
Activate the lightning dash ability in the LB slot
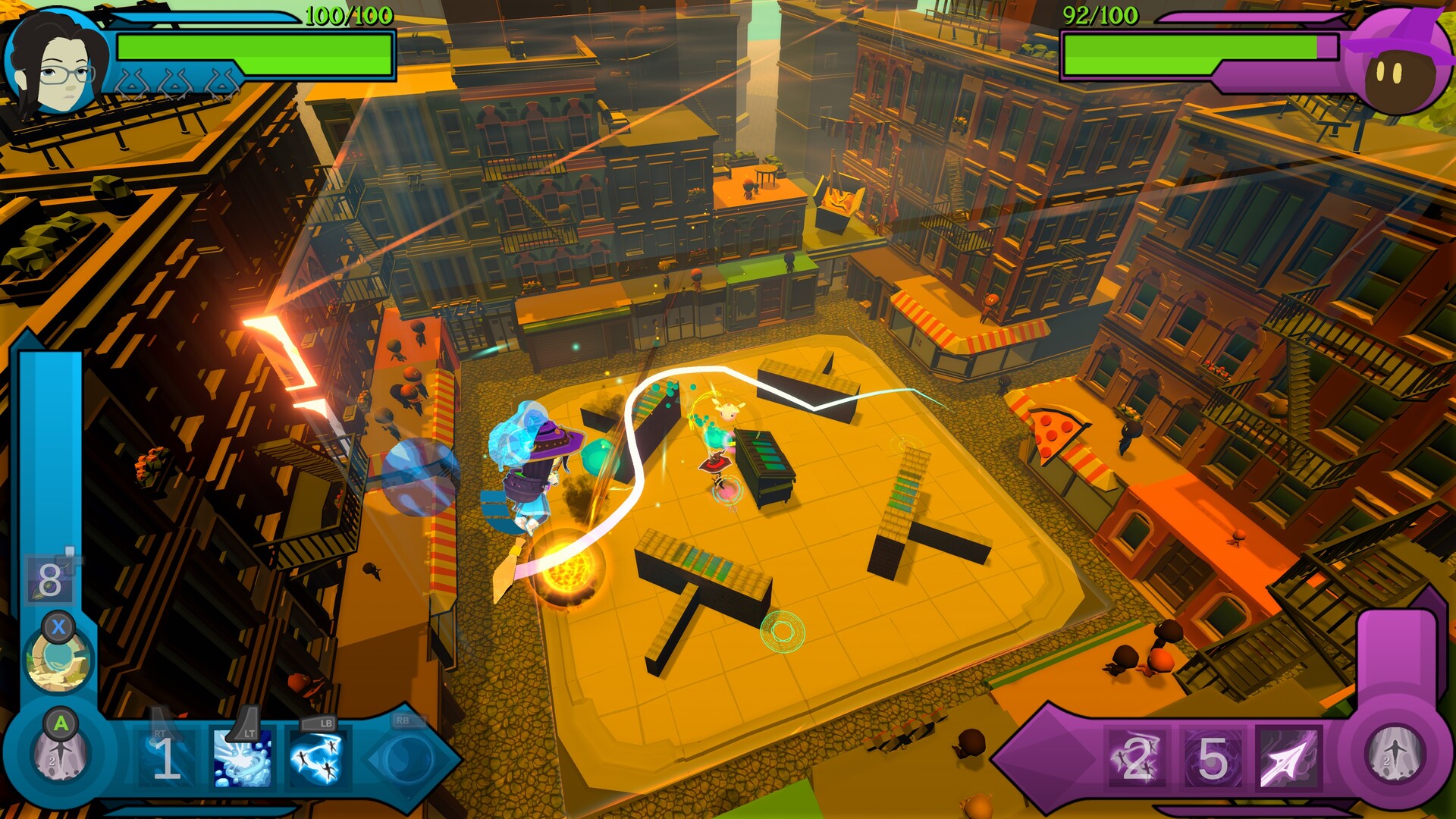pos(320,761)
